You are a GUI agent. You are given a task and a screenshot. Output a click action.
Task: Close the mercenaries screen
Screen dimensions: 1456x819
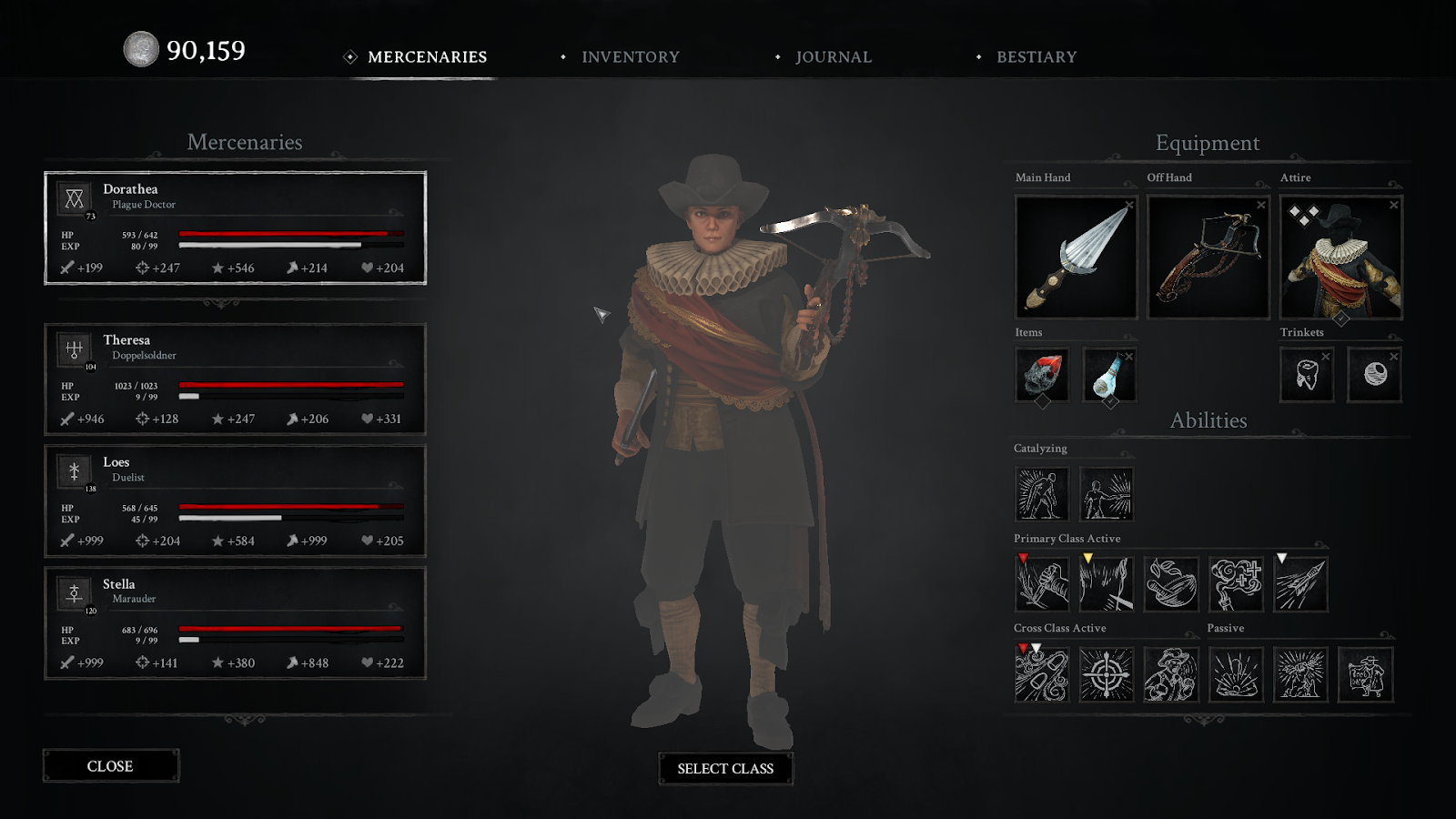pyautogui.click(x=110, y=766)
